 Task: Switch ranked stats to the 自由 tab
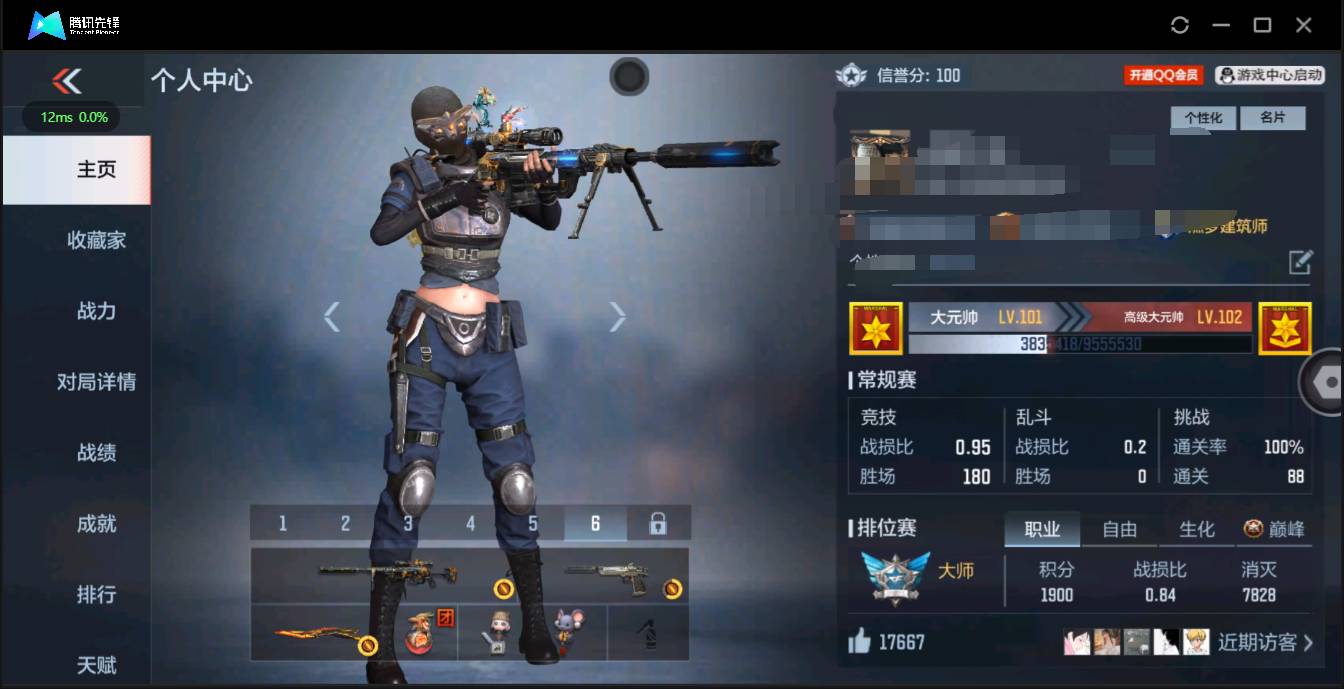tap(1119, 530)
